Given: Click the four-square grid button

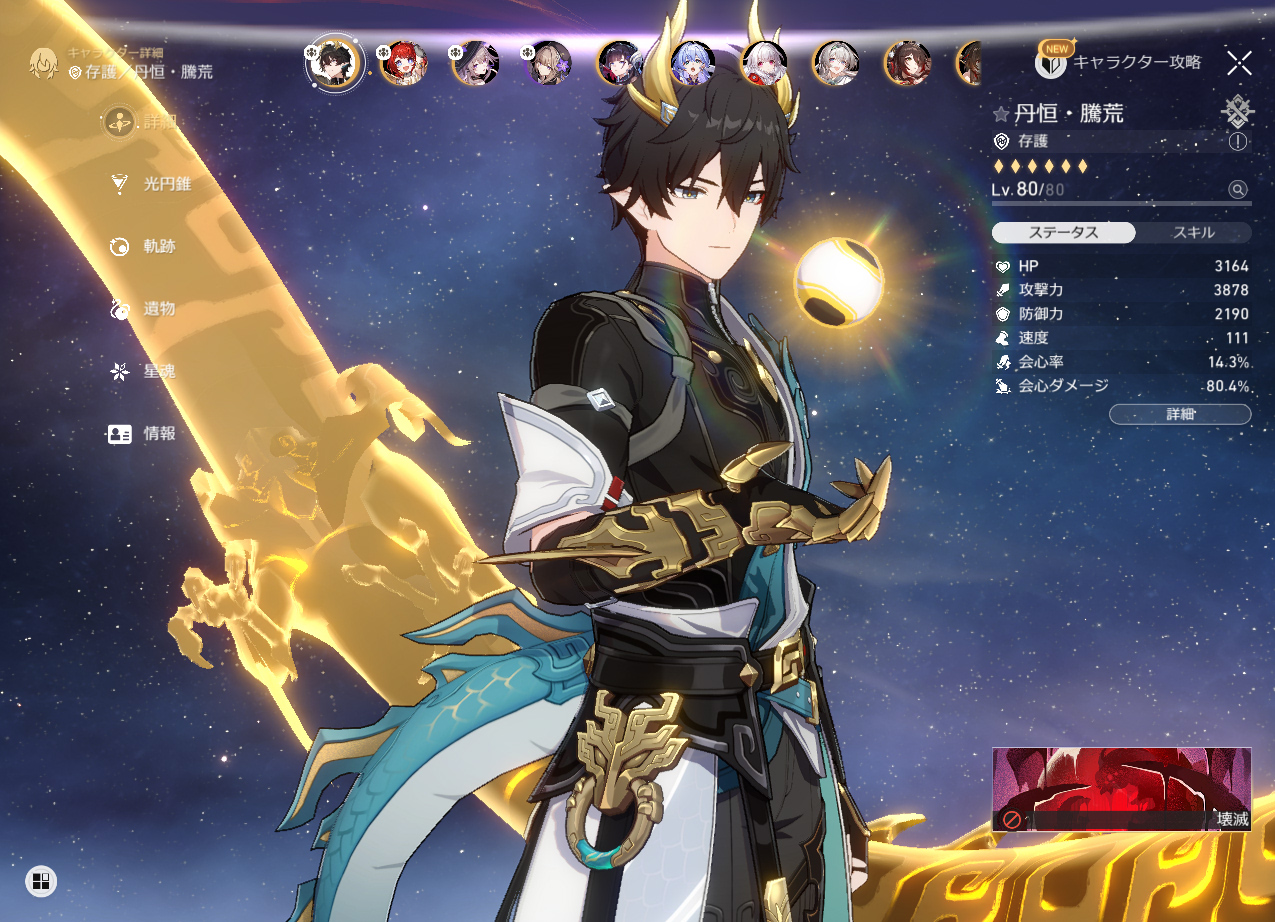Looking at the screenshot, I should coord(41,881).
